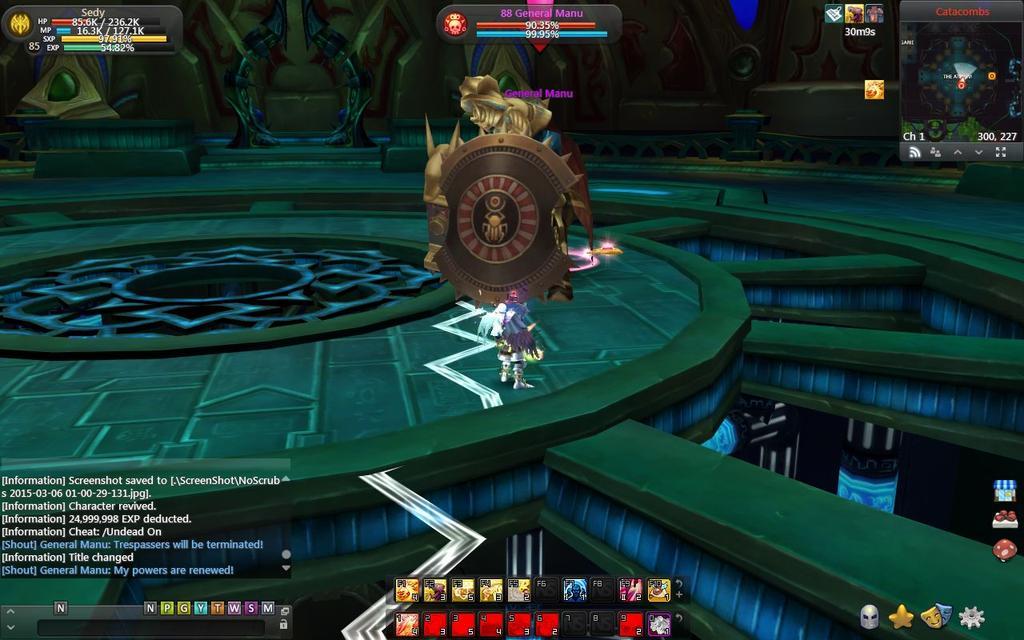Click the minimap's down arrow button
Image resolution: width=1024 pixels, height=640 pixels.
tap(978, 152)
